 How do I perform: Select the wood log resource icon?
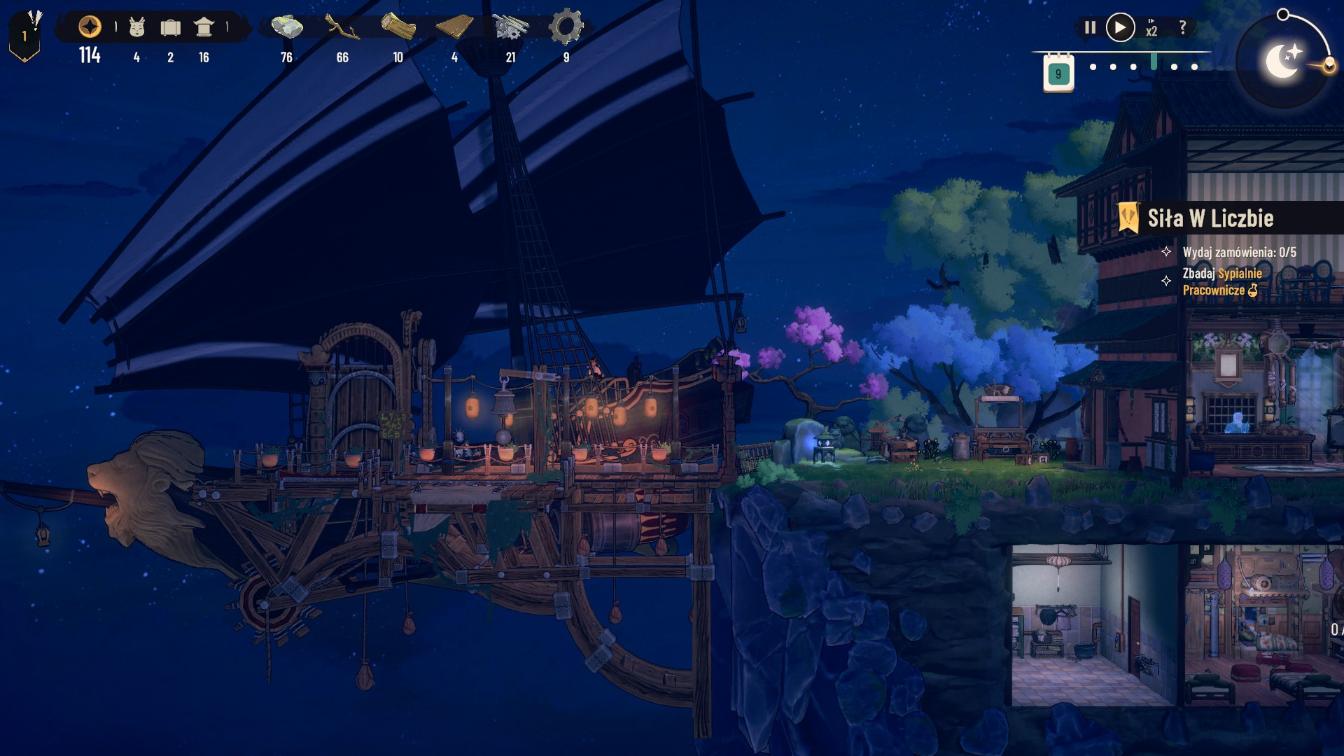(x=398, y=27)
